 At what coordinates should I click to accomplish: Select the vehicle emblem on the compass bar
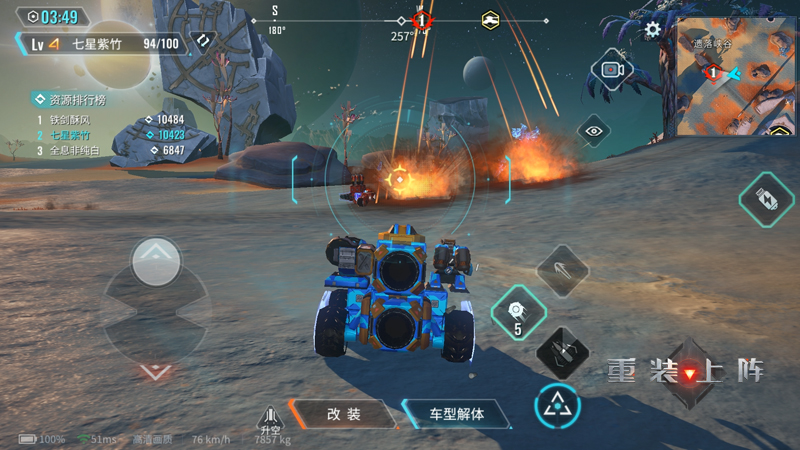pos(490,20)
